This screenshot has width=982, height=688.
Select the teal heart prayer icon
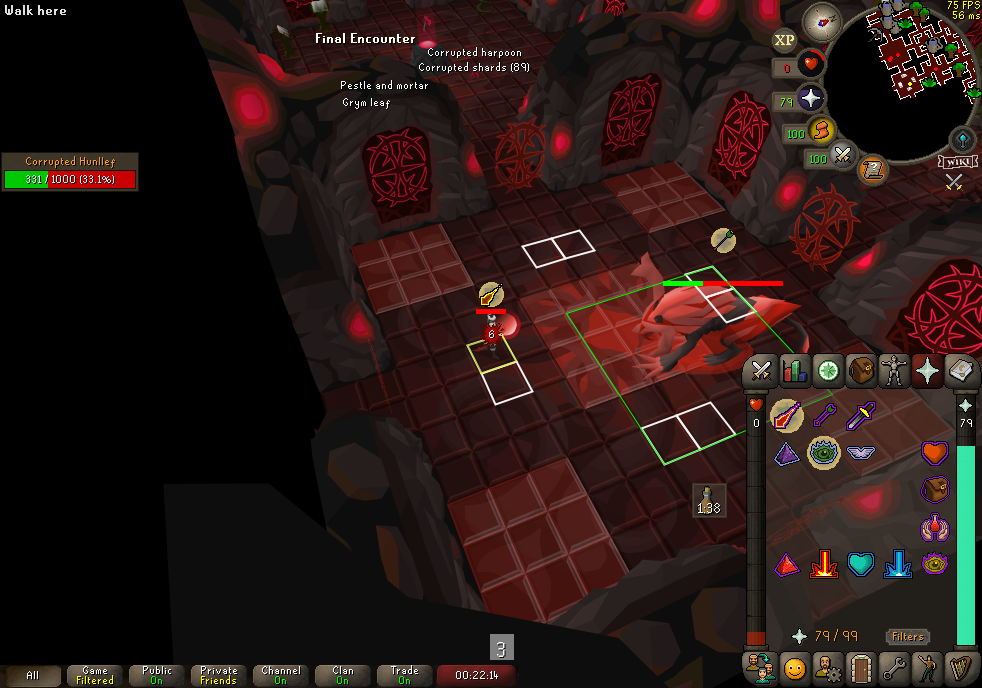pos(860,565)
